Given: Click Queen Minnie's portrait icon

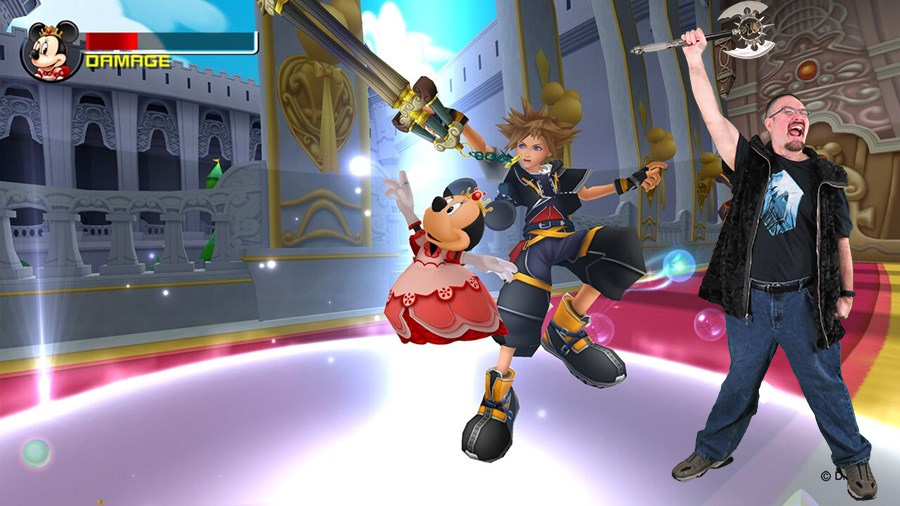Looking at the screenshot, I should 50,51.
